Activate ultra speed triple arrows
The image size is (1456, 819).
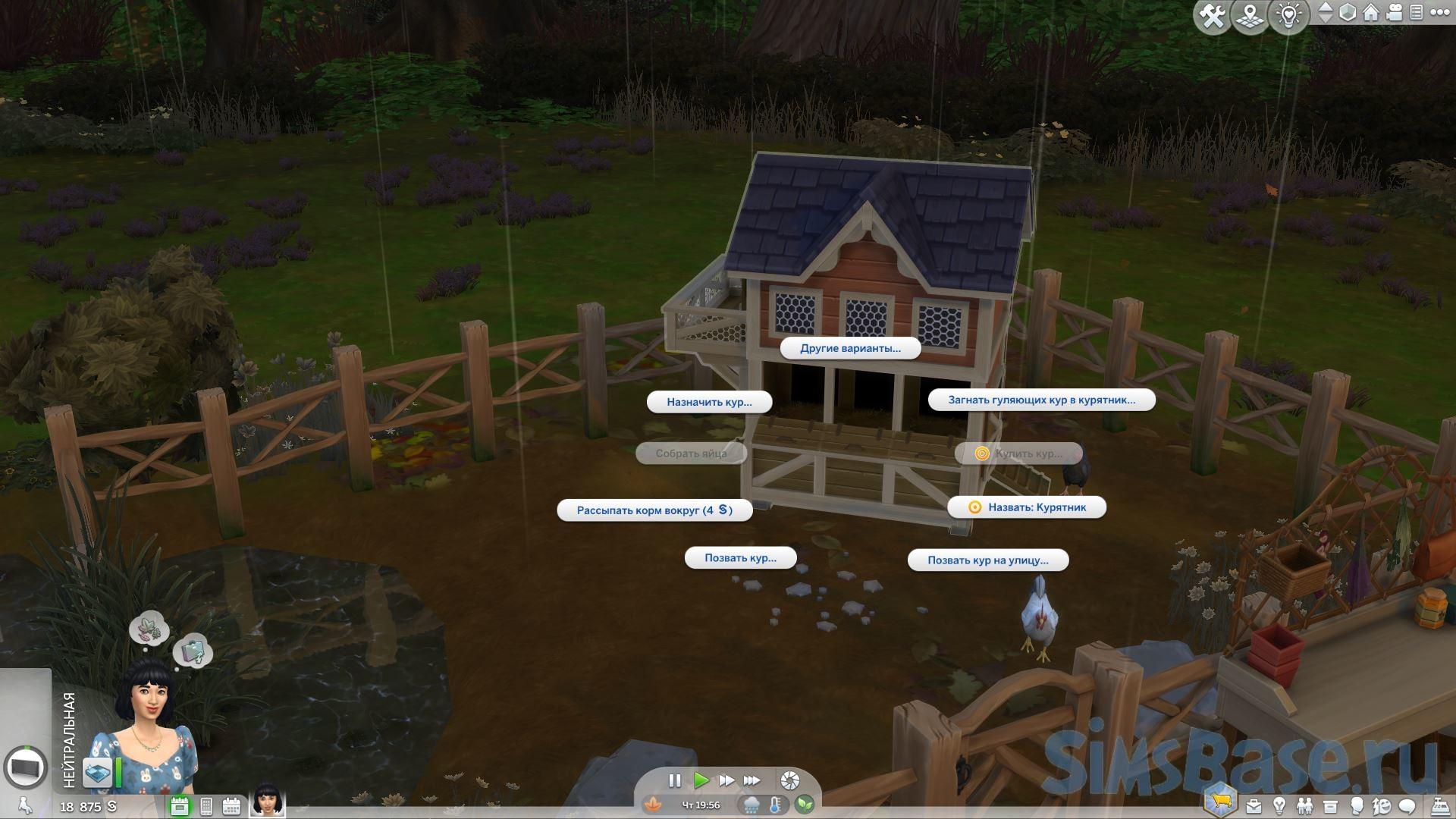752,780
